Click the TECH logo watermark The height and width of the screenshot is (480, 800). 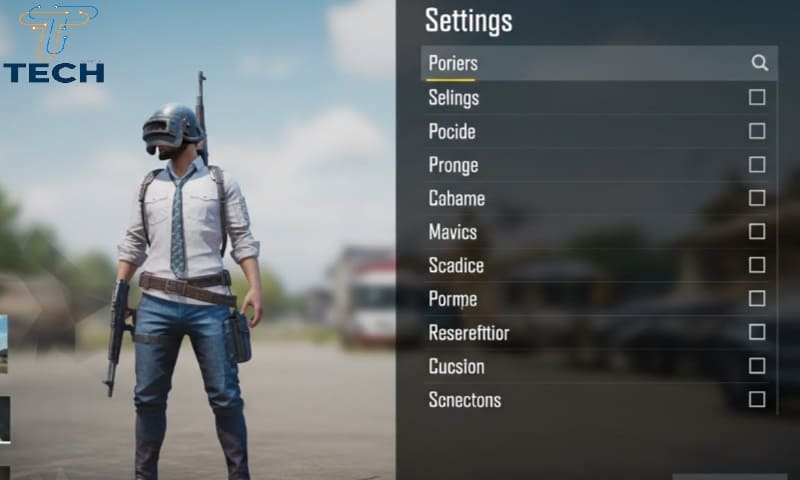point(55,45)
